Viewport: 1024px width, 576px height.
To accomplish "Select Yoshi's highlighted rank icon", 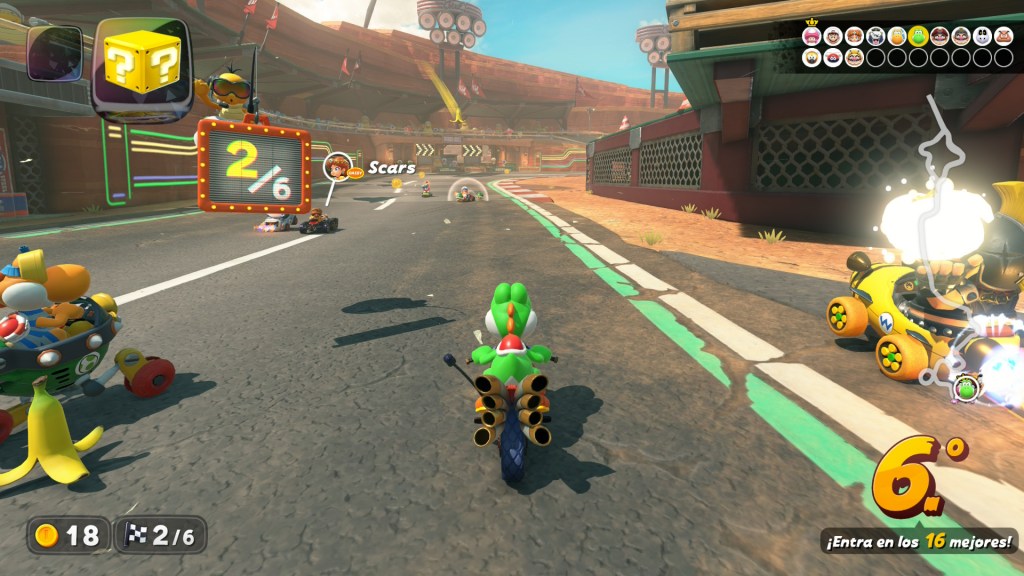I will point(918,36).
